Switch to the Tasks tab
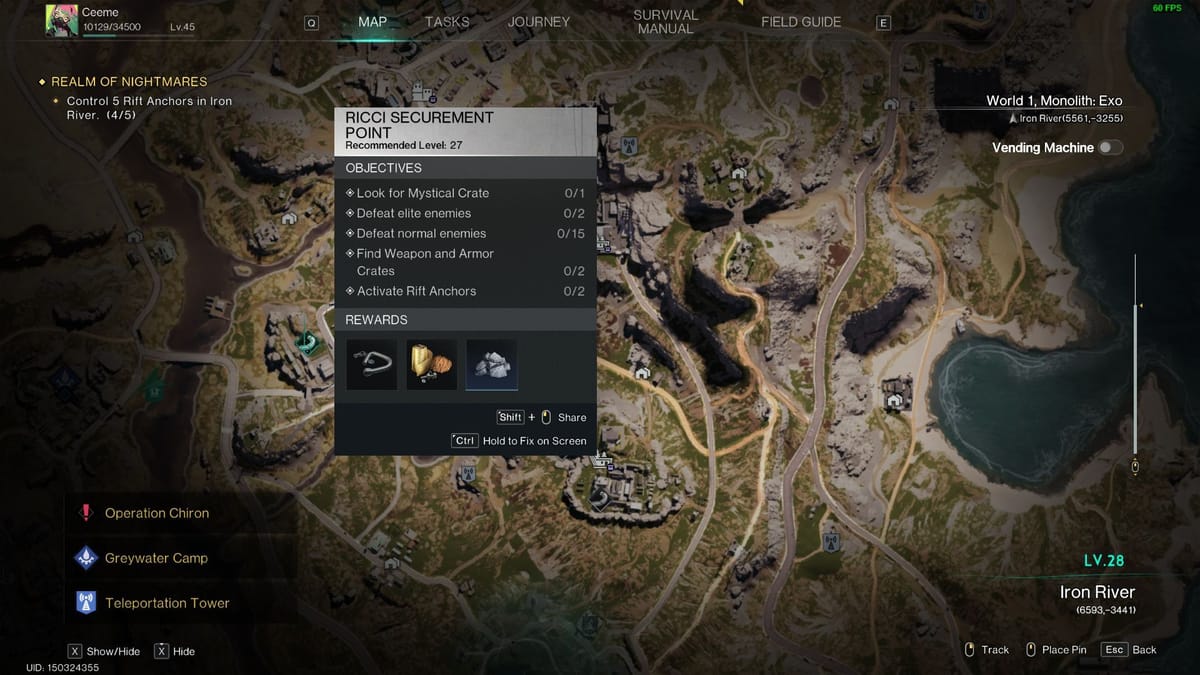This screenshot has width=1200, height=675. pos(447,22)
